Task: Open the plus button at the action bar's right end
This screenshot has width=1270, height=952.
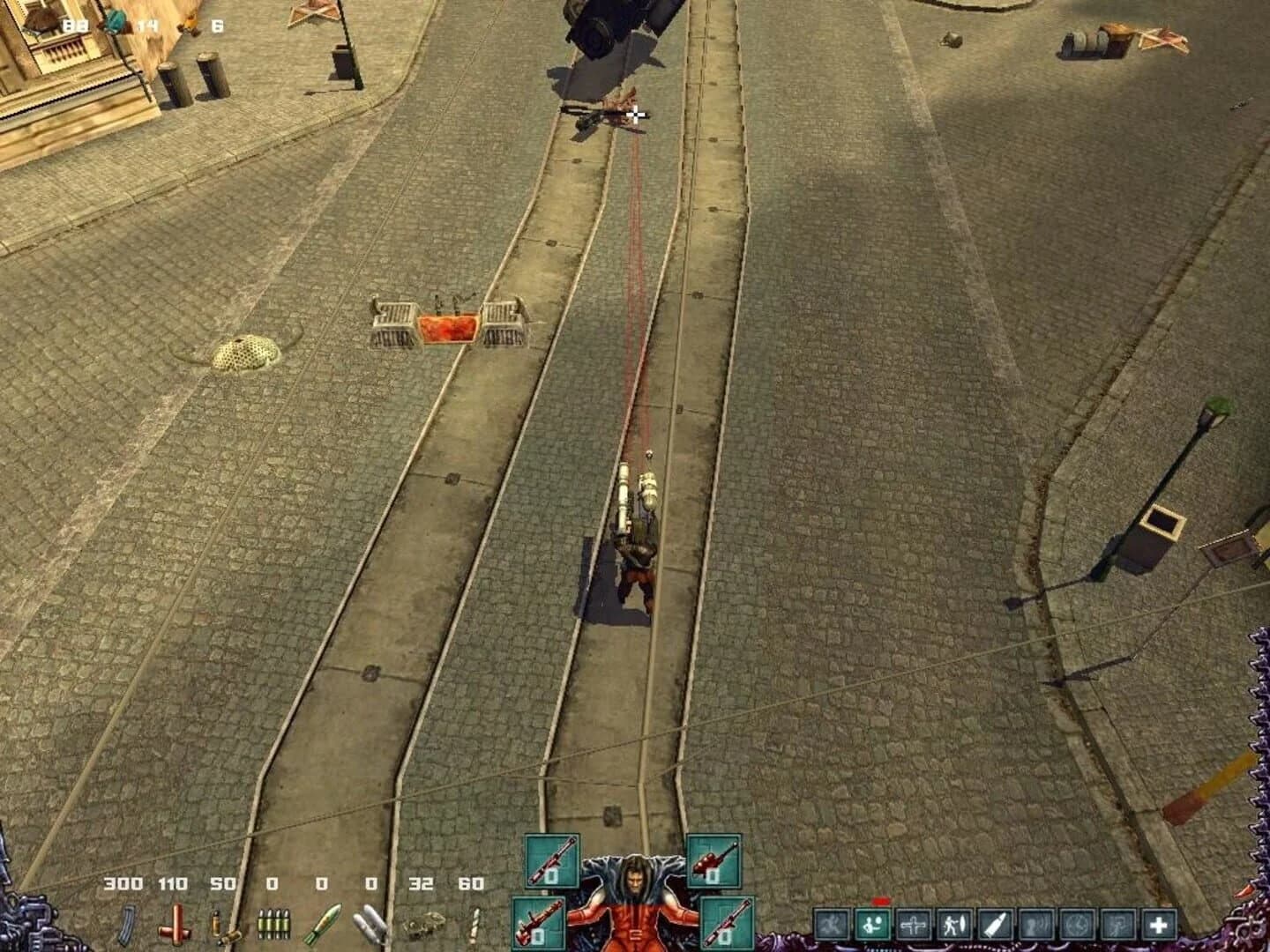Action: coord(1158,925)
